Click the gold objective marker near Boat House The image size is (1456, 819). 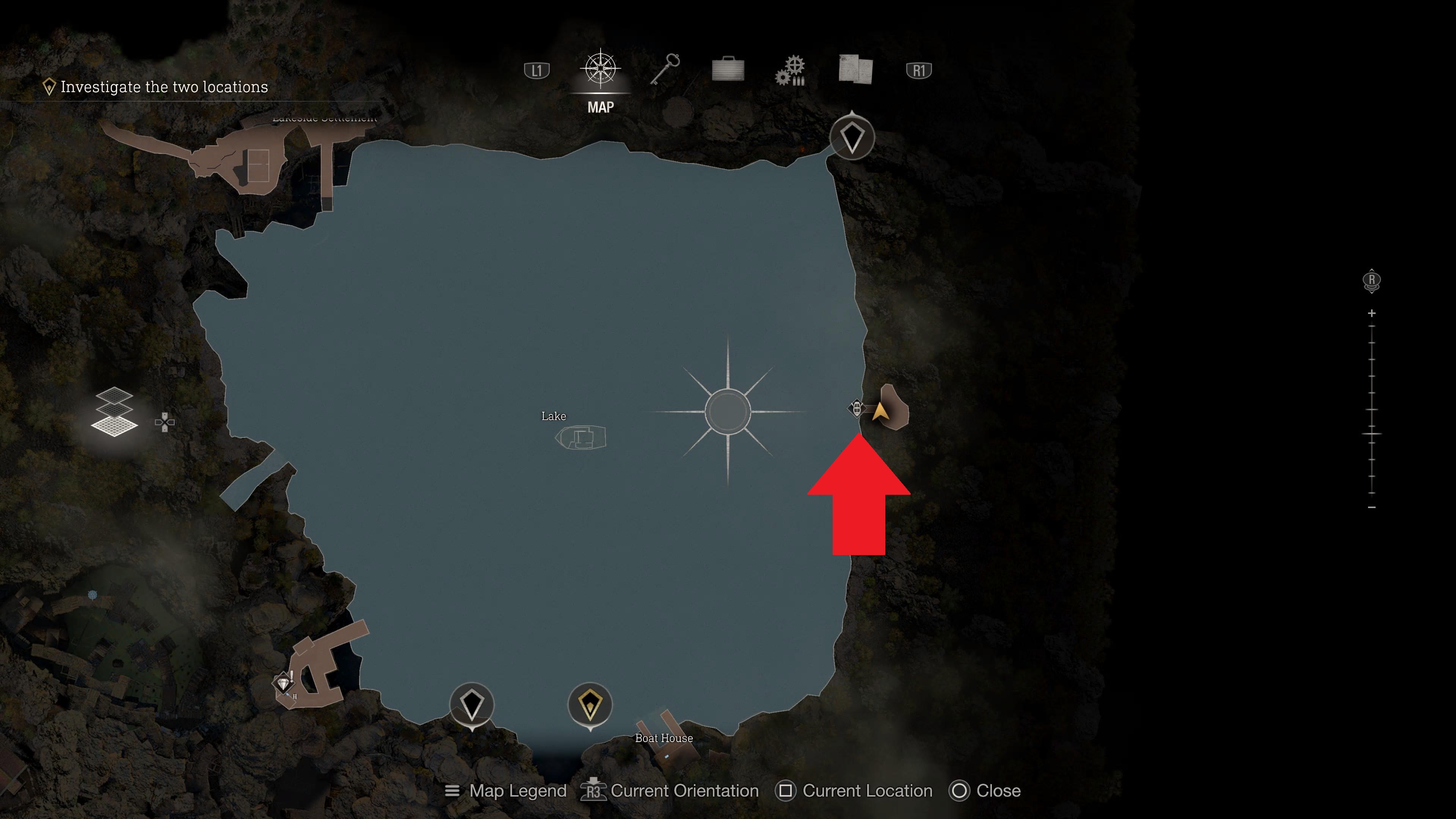click(x=590, y=705)
